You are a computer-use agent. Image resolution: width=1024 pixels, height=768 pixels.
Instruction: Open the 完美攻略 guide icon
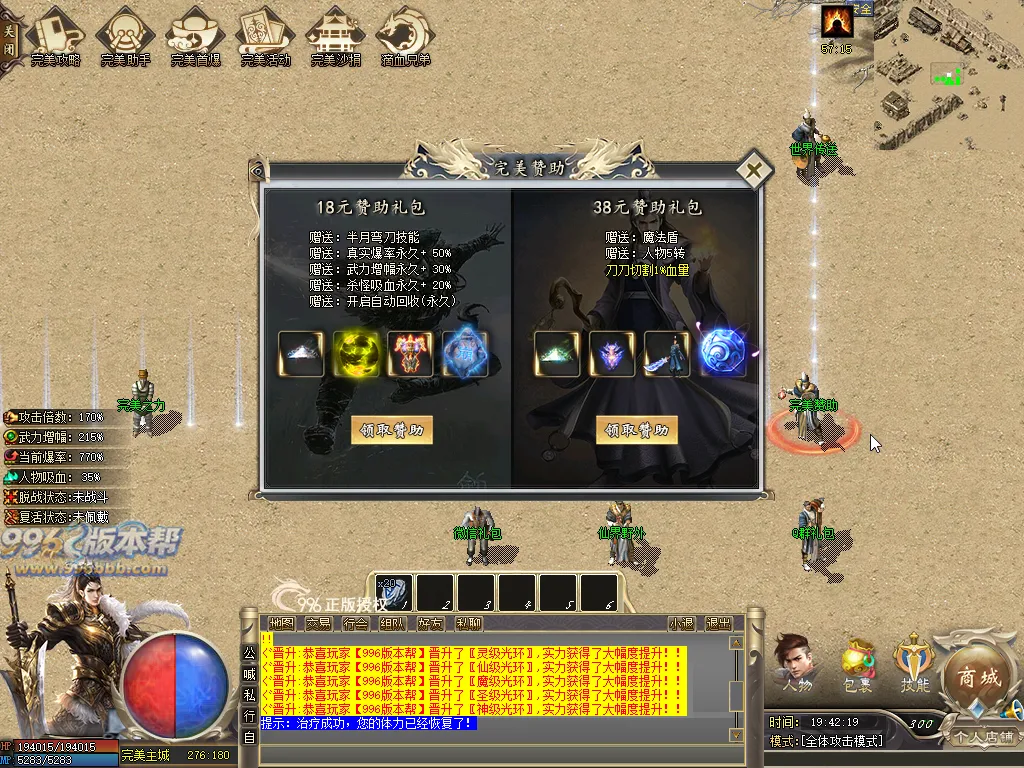(x=56, y=37)
